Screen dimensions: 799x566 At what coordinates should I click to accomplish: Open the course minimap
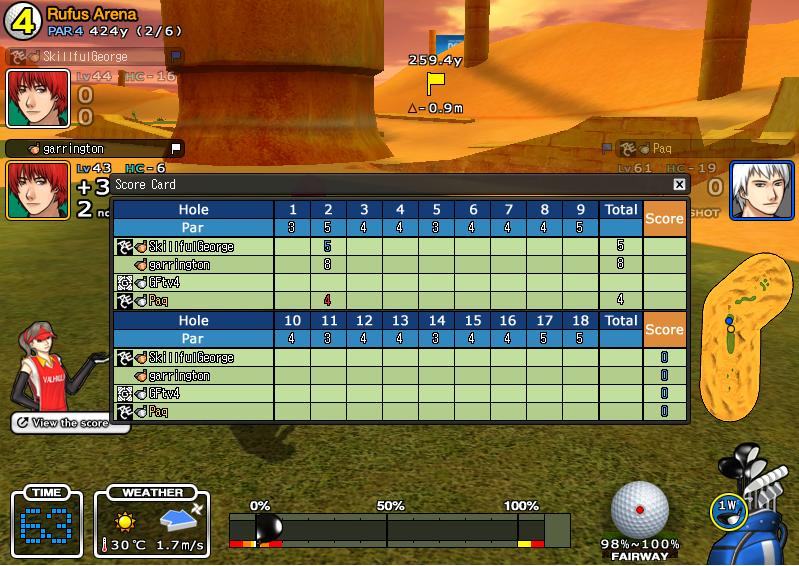(743, 334)
